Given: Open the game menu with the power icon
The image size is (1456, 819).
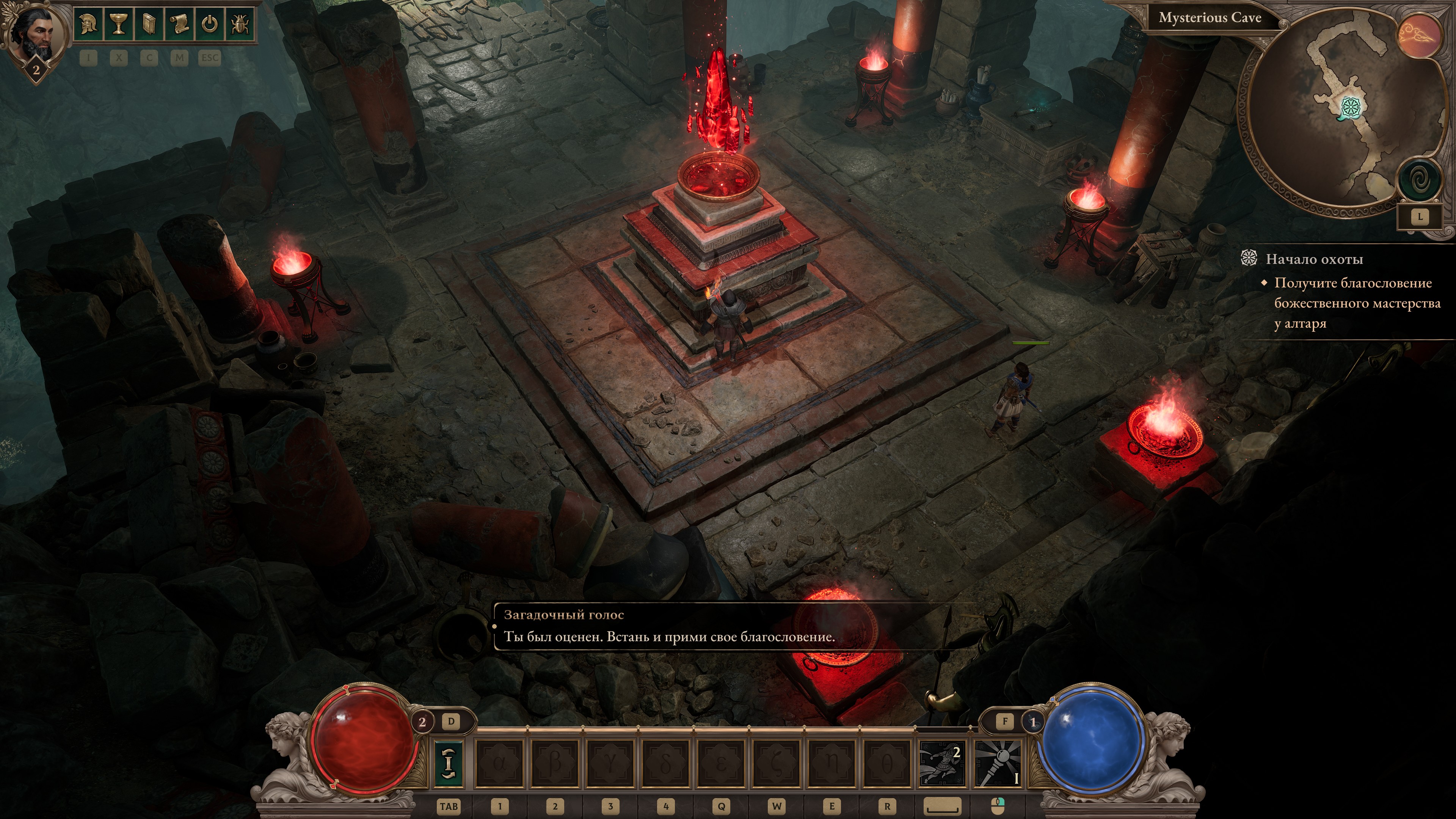Looking at the screenshot, I should click(x=210, y=24).
